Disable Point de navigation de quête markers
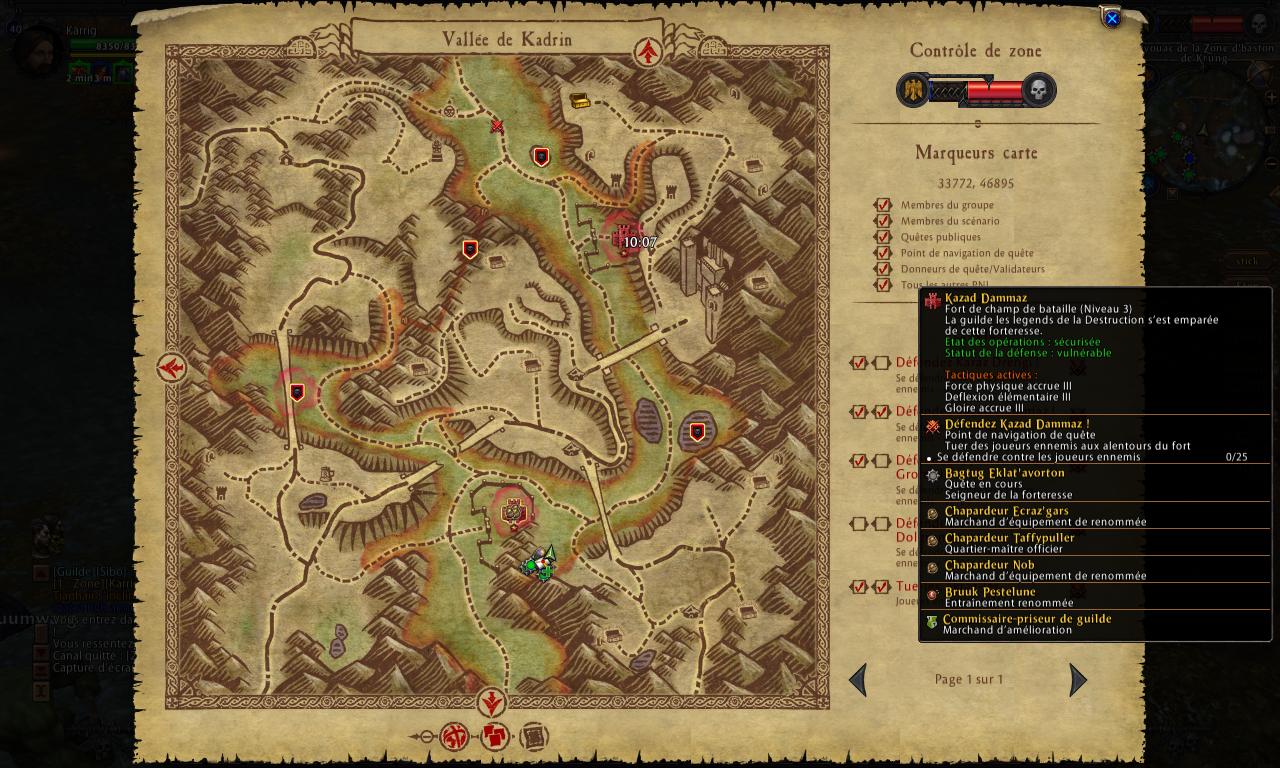 coord(883,253)
